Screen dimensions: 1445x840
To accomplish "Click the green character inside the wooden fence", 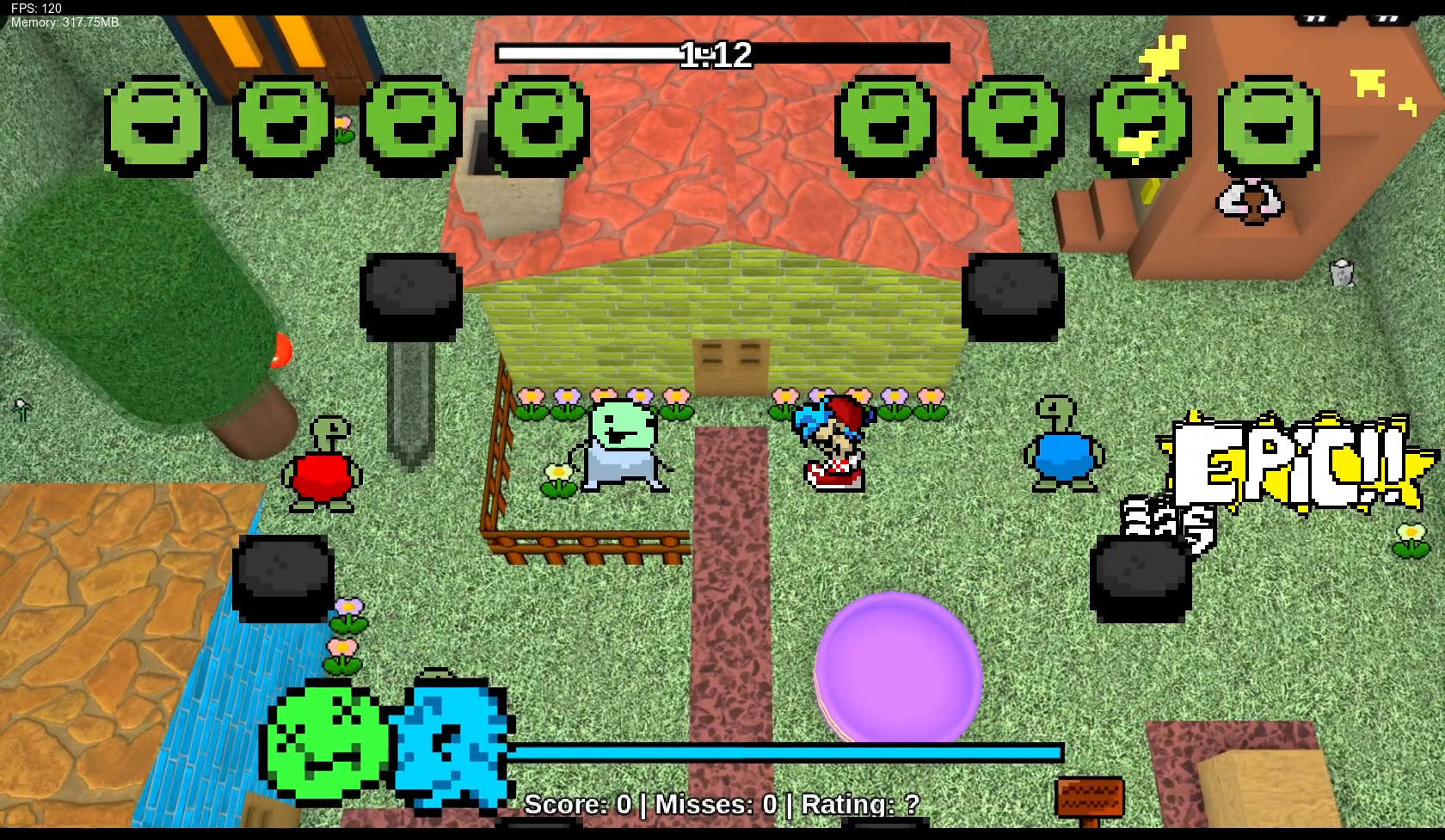I will (619, 447).
